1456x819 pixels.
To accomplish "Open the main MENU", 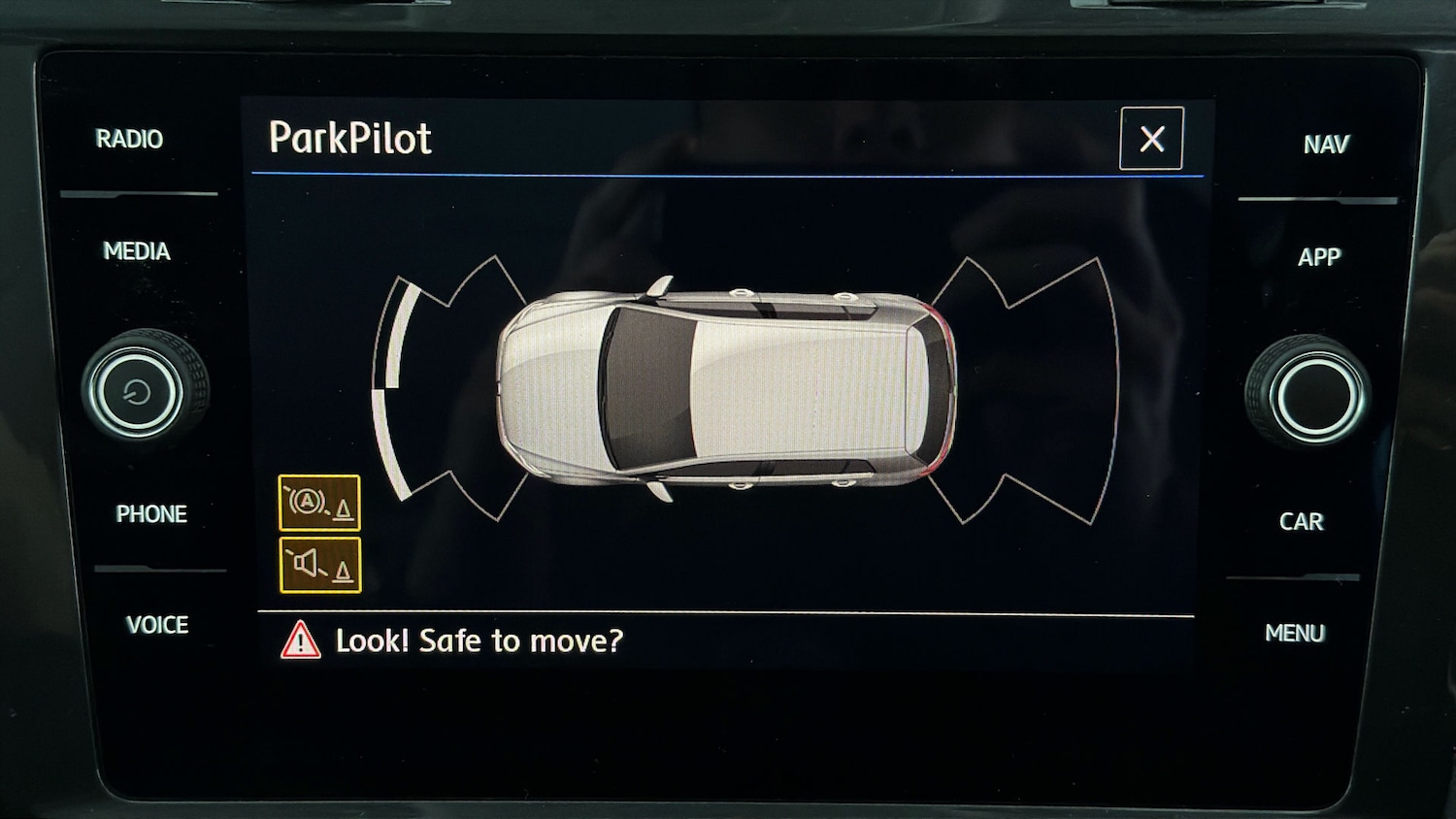I will [x=1295, y=634].
